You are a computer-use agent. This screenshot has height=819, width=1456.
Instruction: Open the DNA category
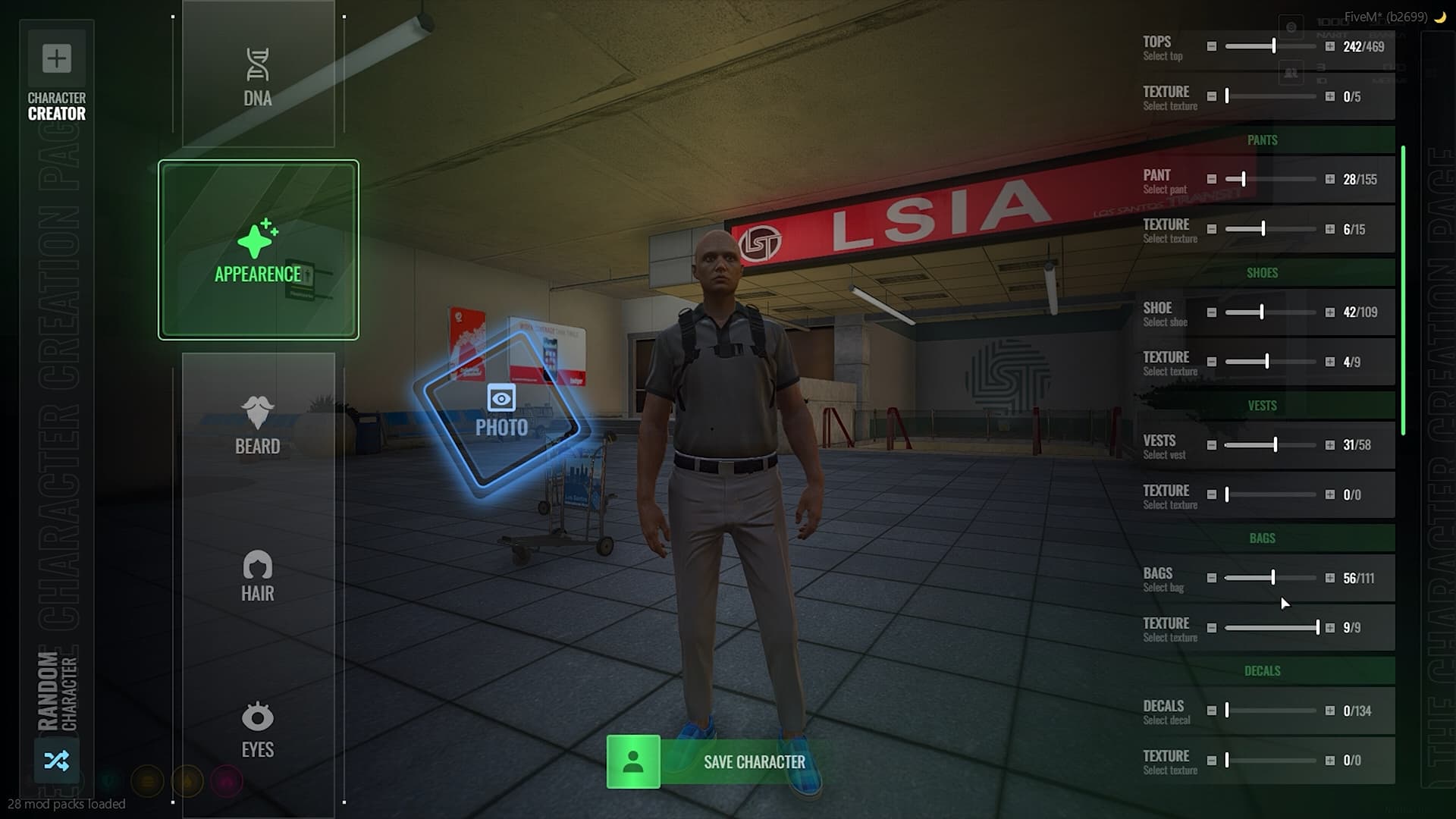tap(258, 76)
